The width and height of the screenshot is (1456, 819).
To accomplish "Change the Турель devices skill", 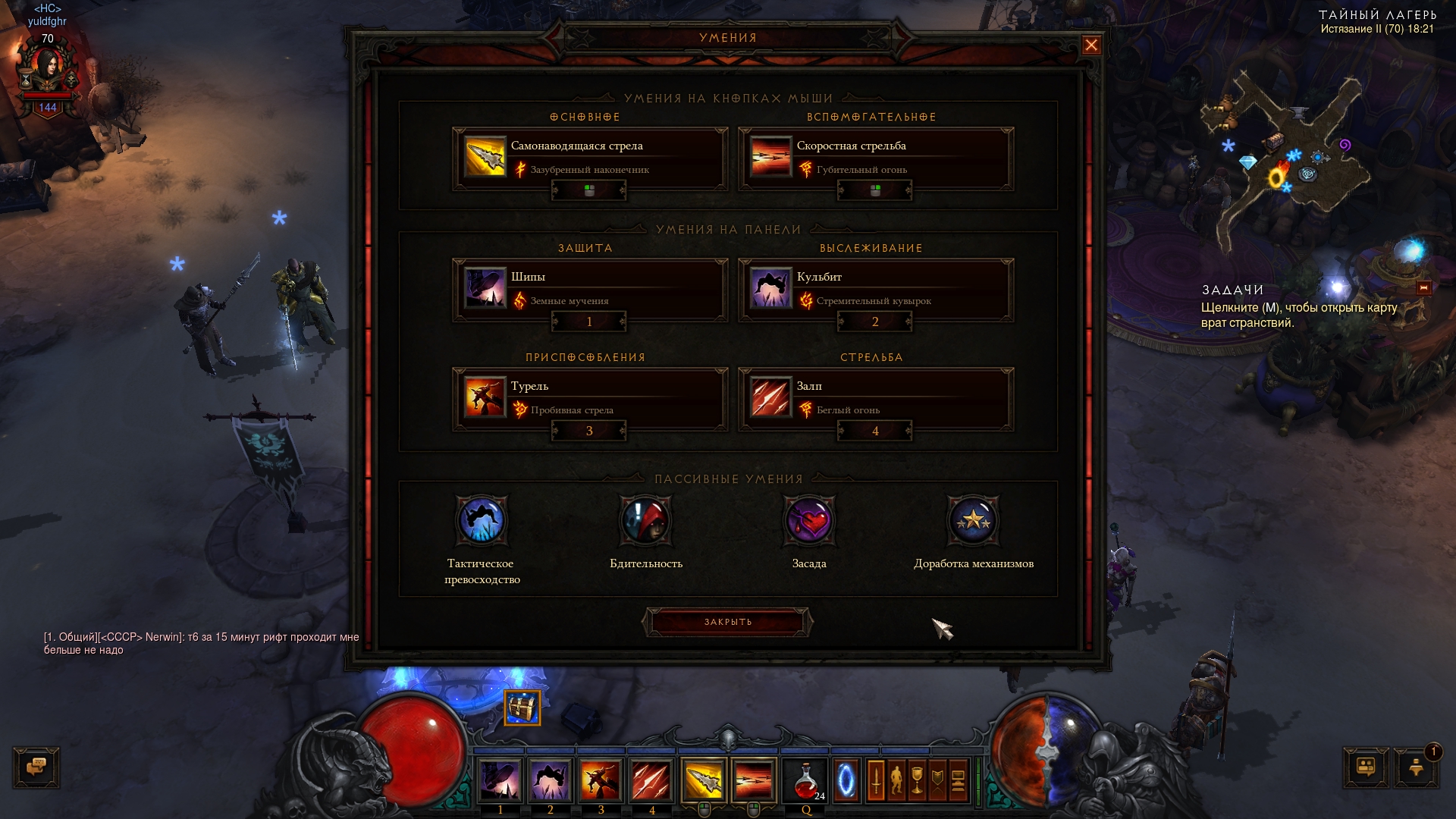I will [x=589, y=398].
